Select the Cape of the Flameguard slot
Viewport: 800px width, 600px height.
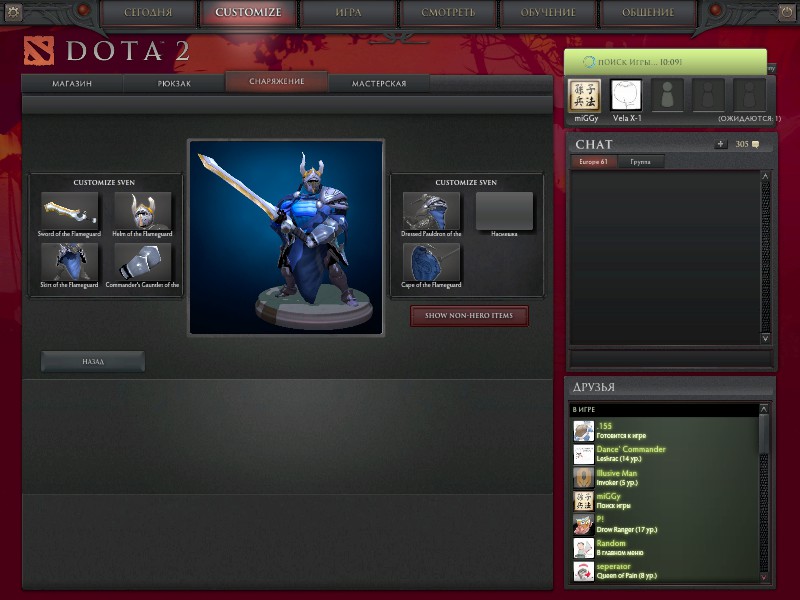(x=431, y=262)
